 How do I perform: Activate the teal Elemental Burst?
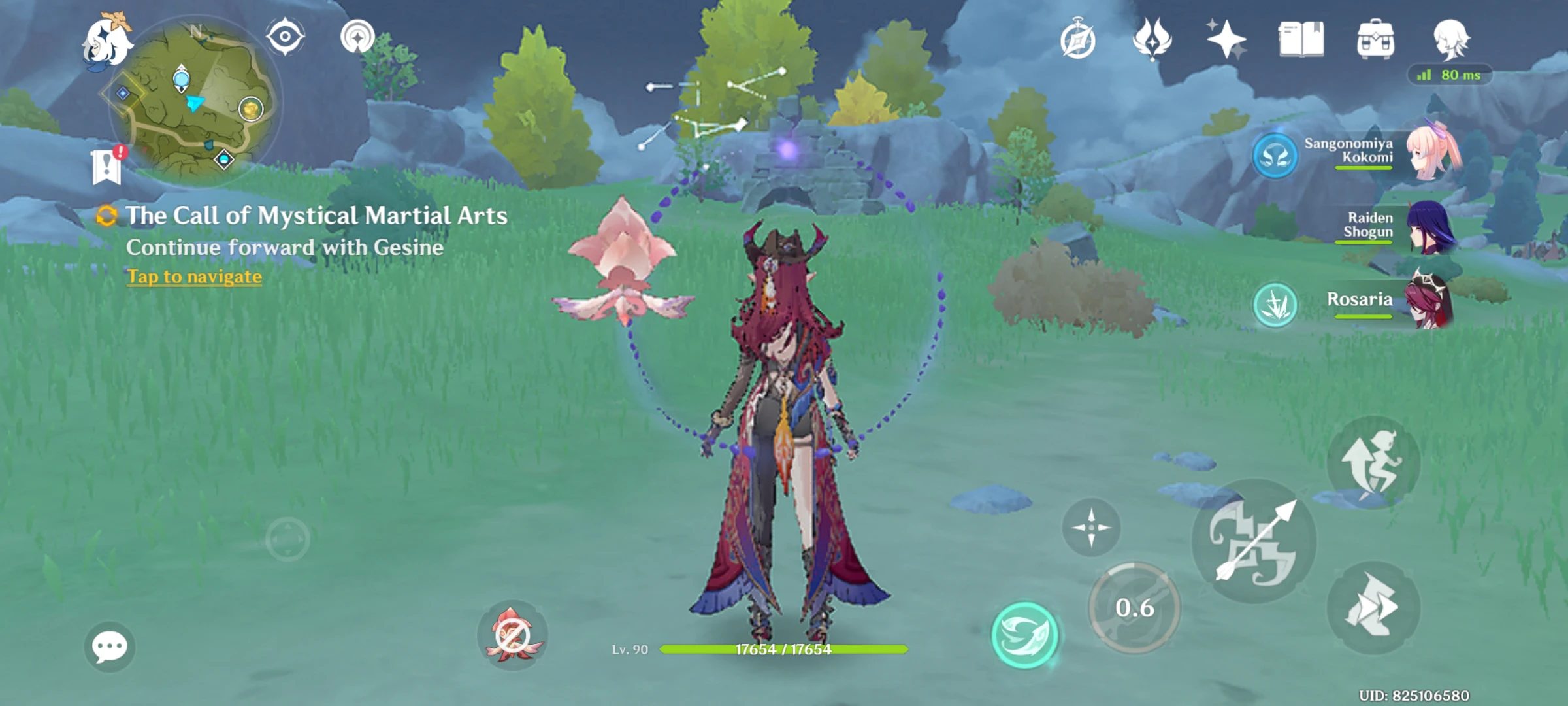point(1024,635)
